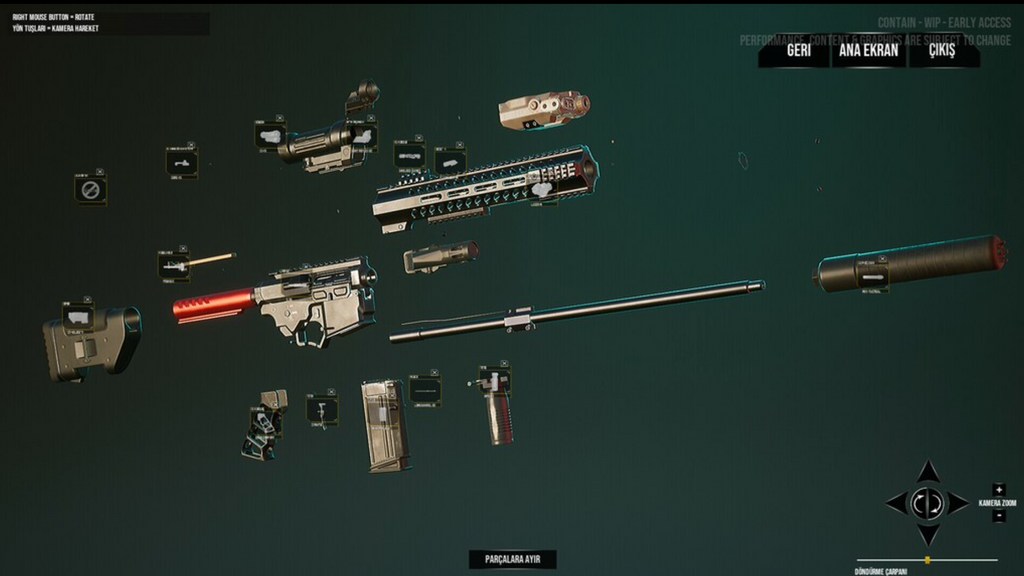Pick the part slot left of the bolt rod
This screenshot has height=576, width=1024.
click(173, 267)
